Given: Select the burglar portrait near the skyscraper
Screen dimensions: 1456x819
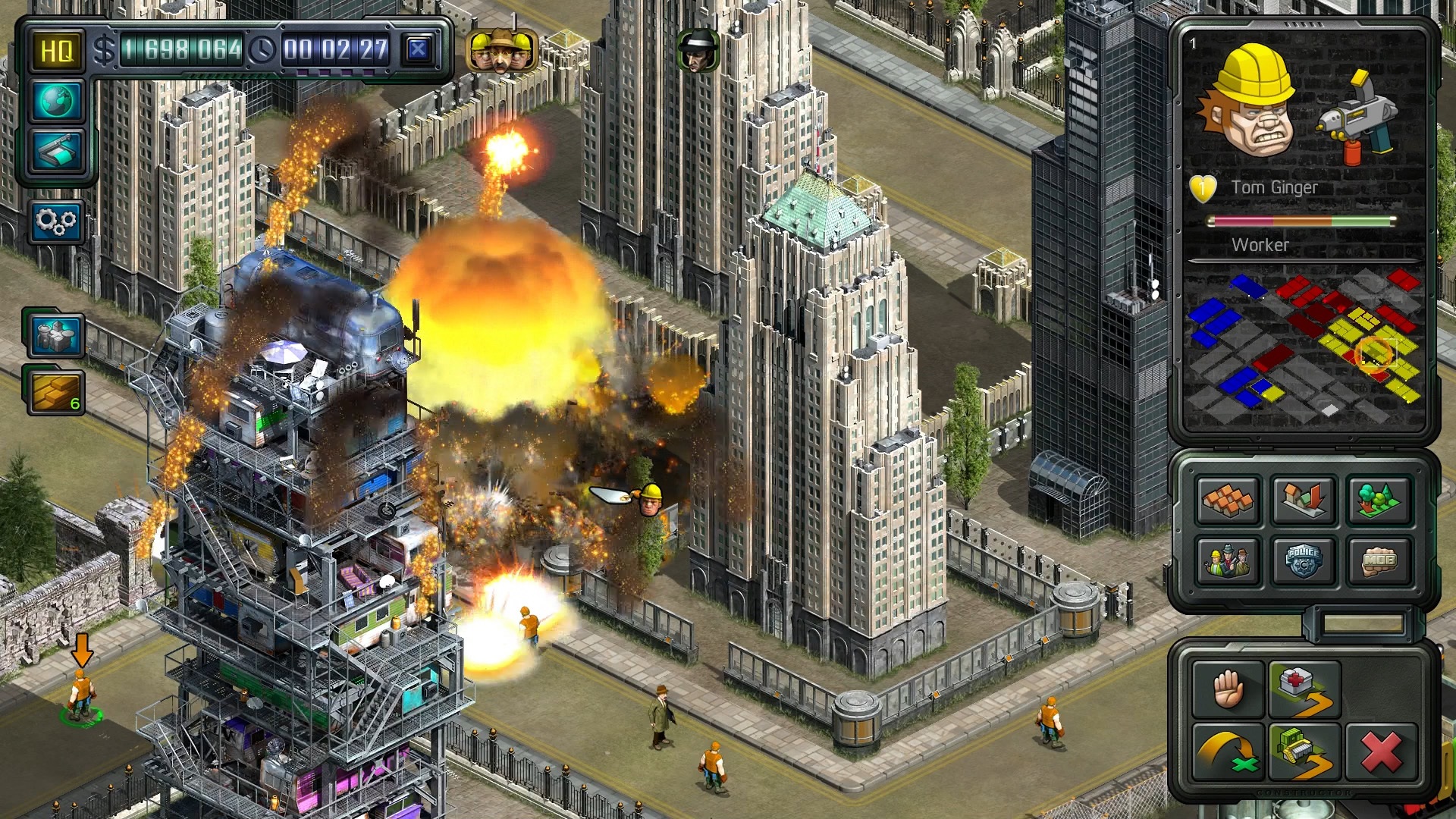Looking at the screenshot, I should coord(699,50).
